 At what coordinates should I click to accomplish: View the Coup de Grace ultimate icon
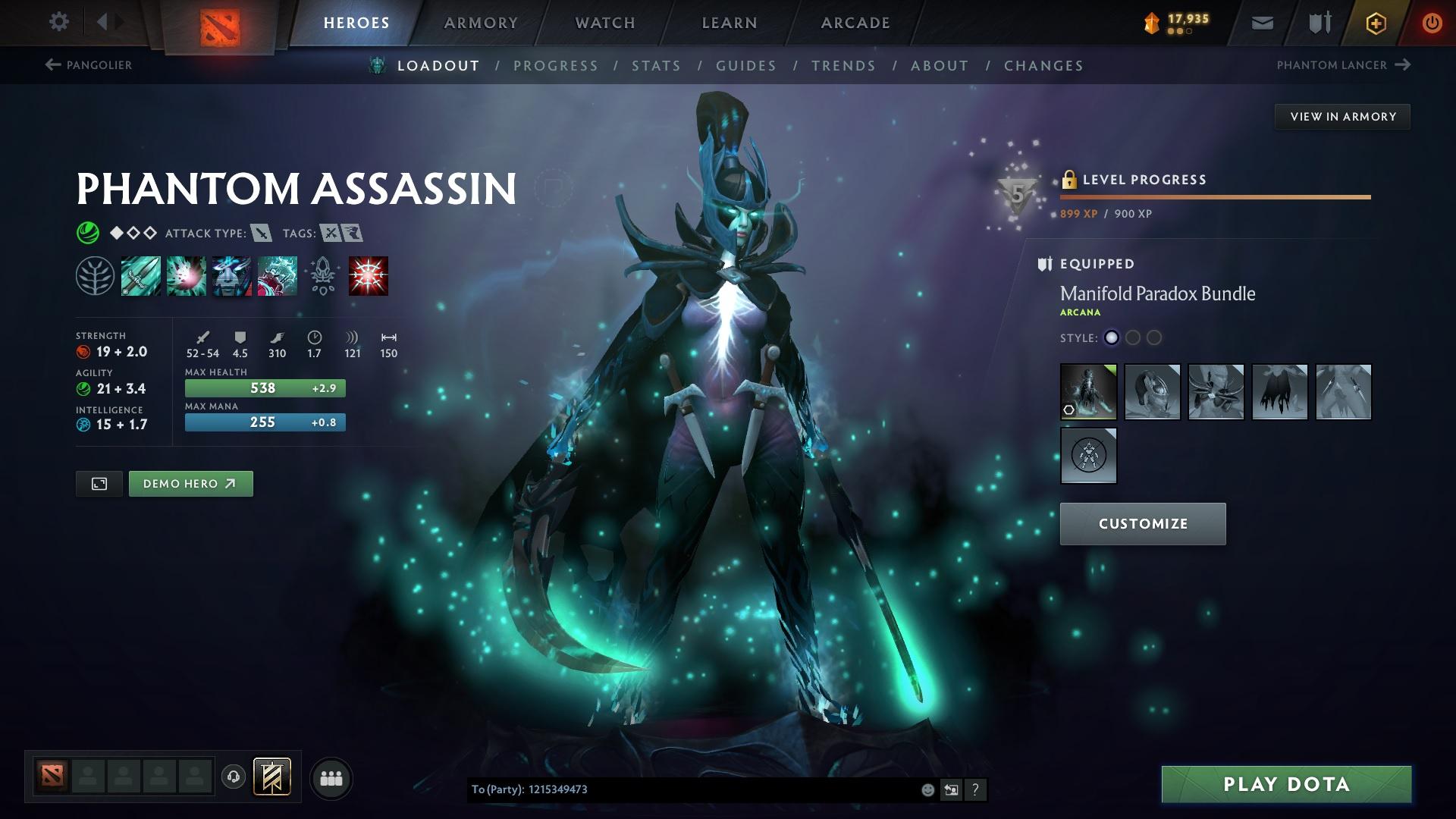369,275
